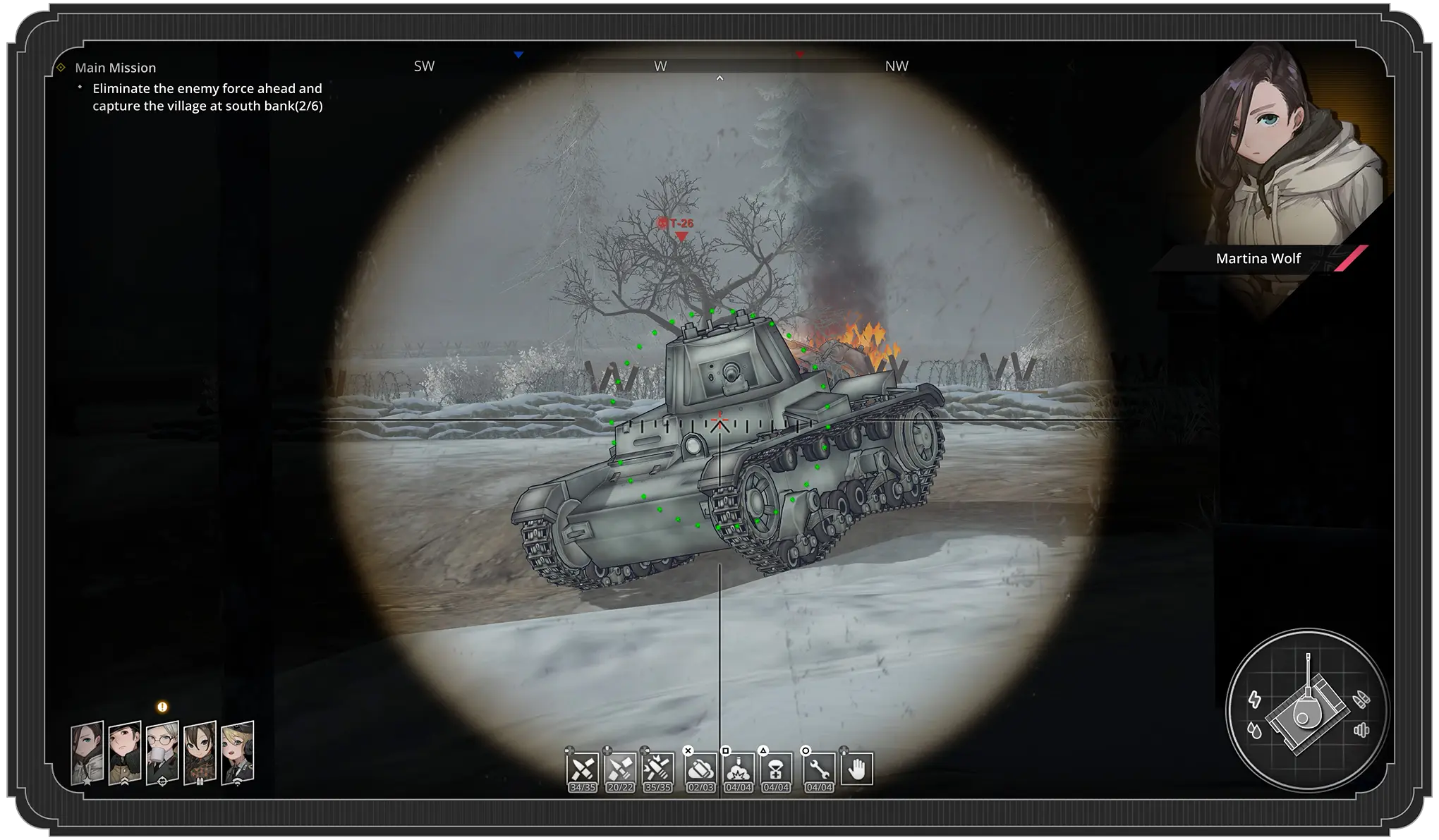
Task: Select the star-marked commander crew portrait
Action: 87,753
